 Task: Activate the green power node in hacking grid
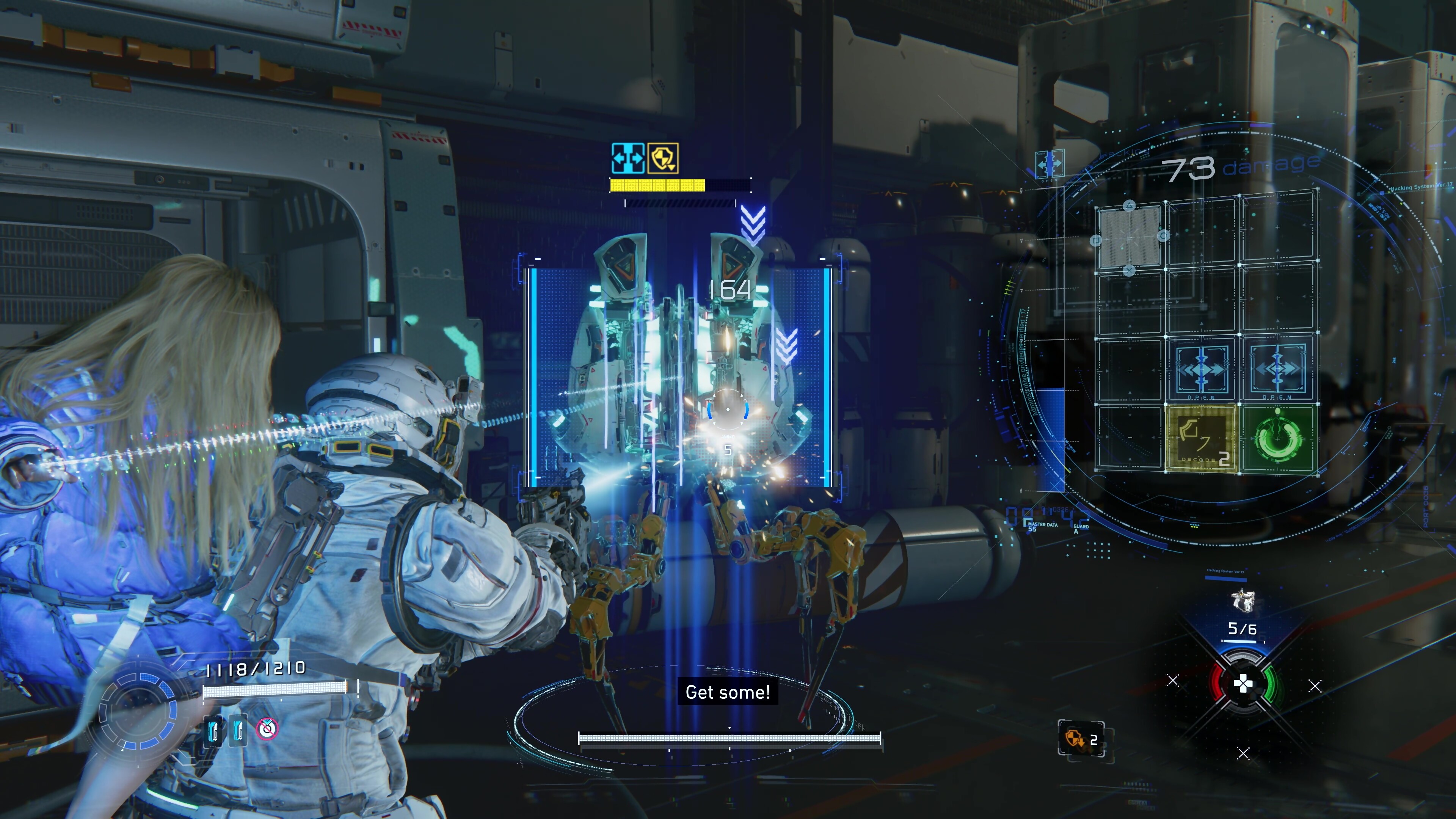coord(1278,439)
